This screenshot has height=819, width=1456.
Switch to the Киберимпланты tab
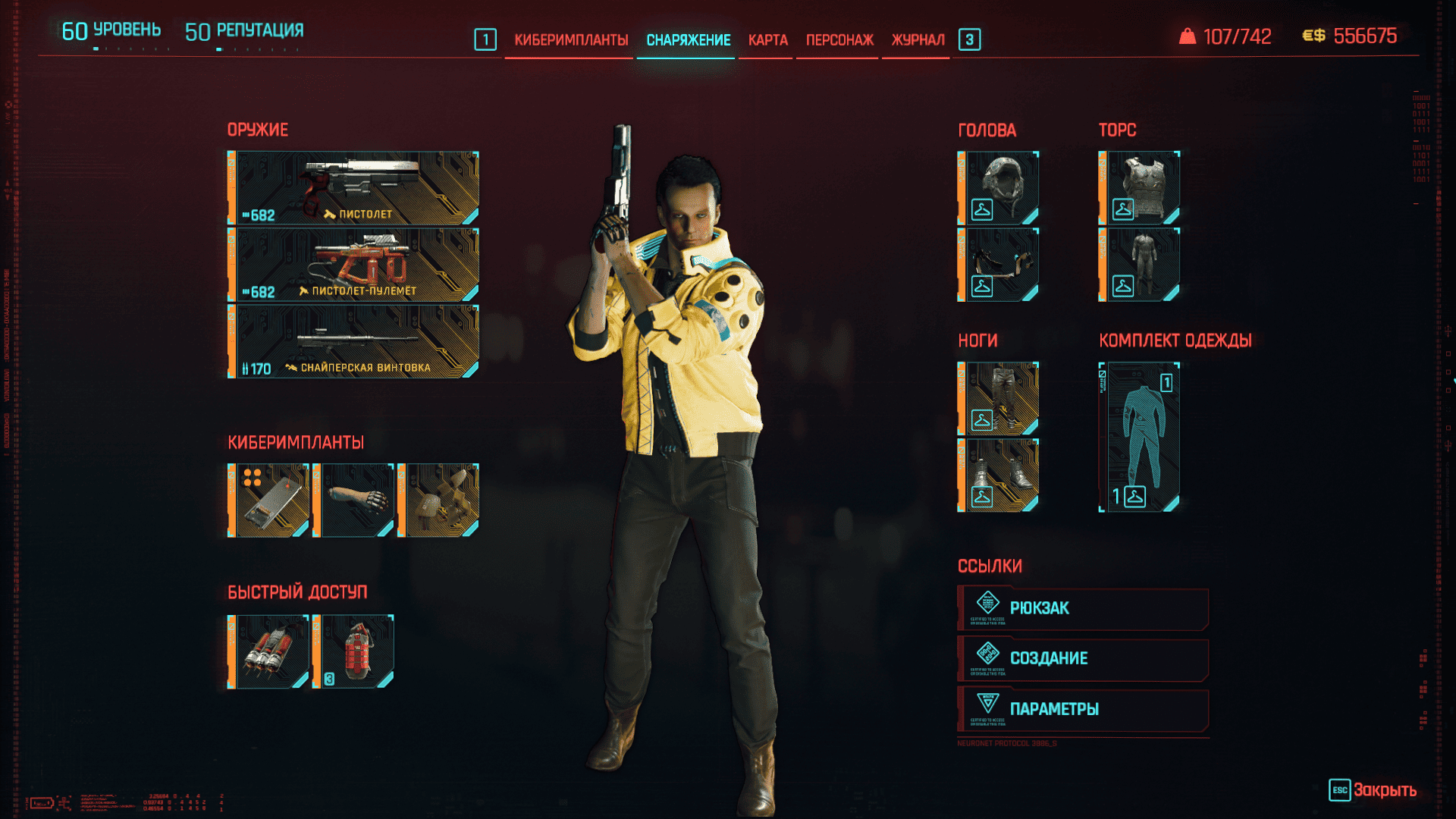(571, 40)
